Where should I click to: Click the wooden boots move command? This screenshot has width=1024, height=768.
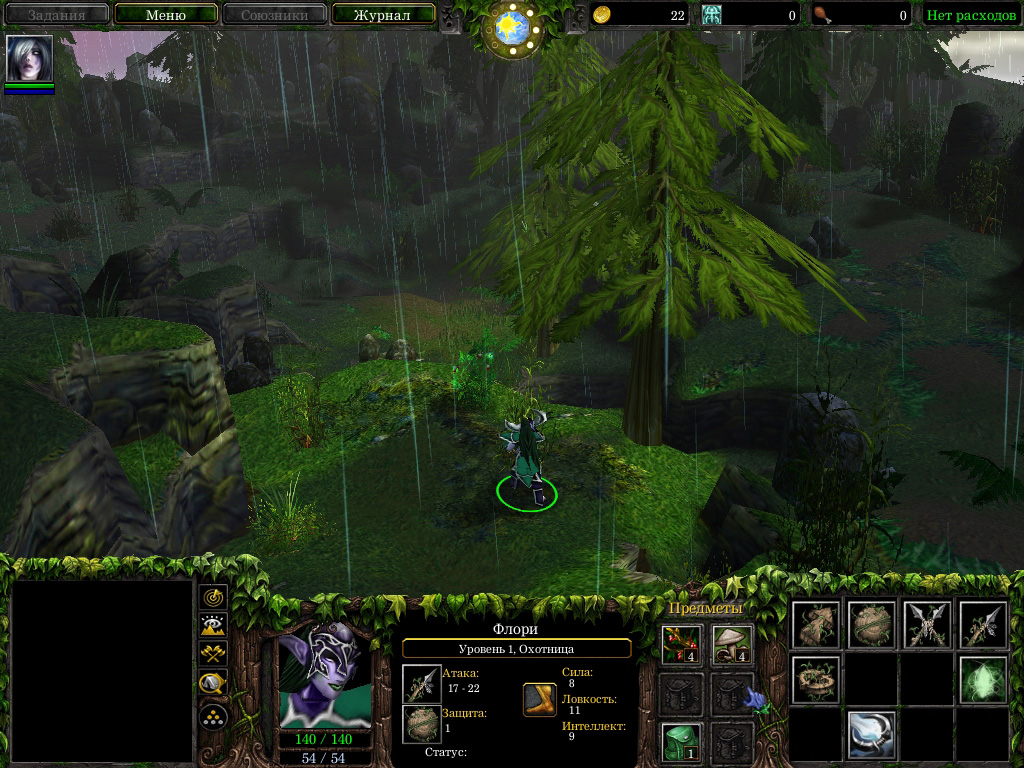[815, 625]
